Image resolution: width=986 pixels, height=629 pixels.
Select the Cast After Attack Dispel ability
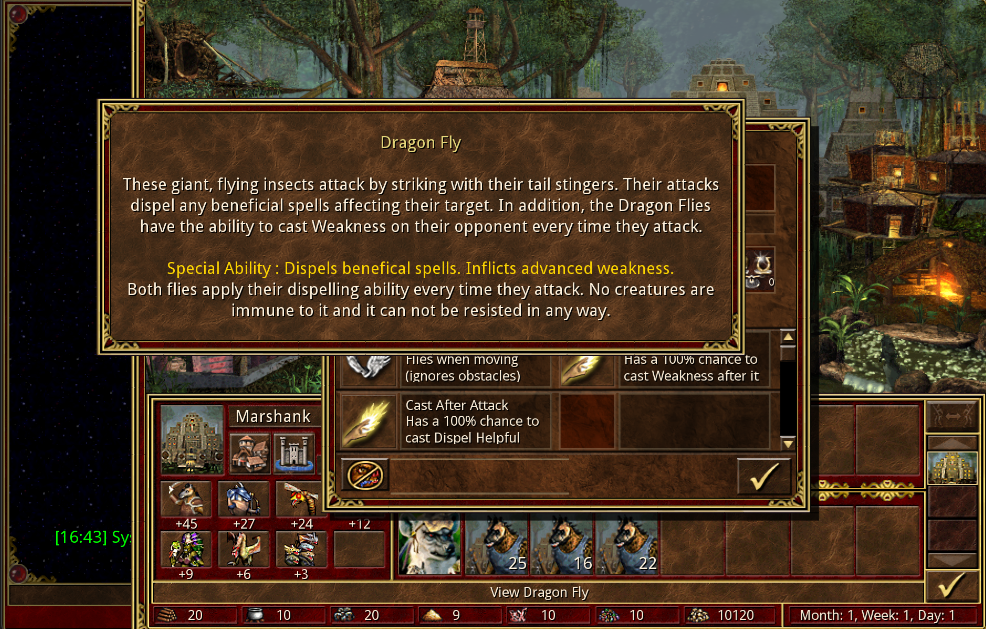364,422
